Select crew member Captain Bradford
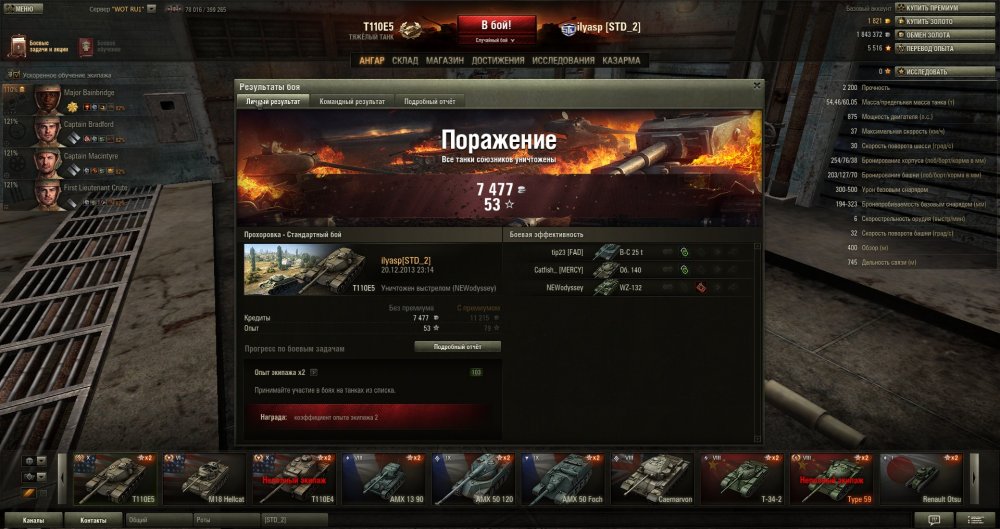The height and width of the screenshot is (529, 1000). 88,125
